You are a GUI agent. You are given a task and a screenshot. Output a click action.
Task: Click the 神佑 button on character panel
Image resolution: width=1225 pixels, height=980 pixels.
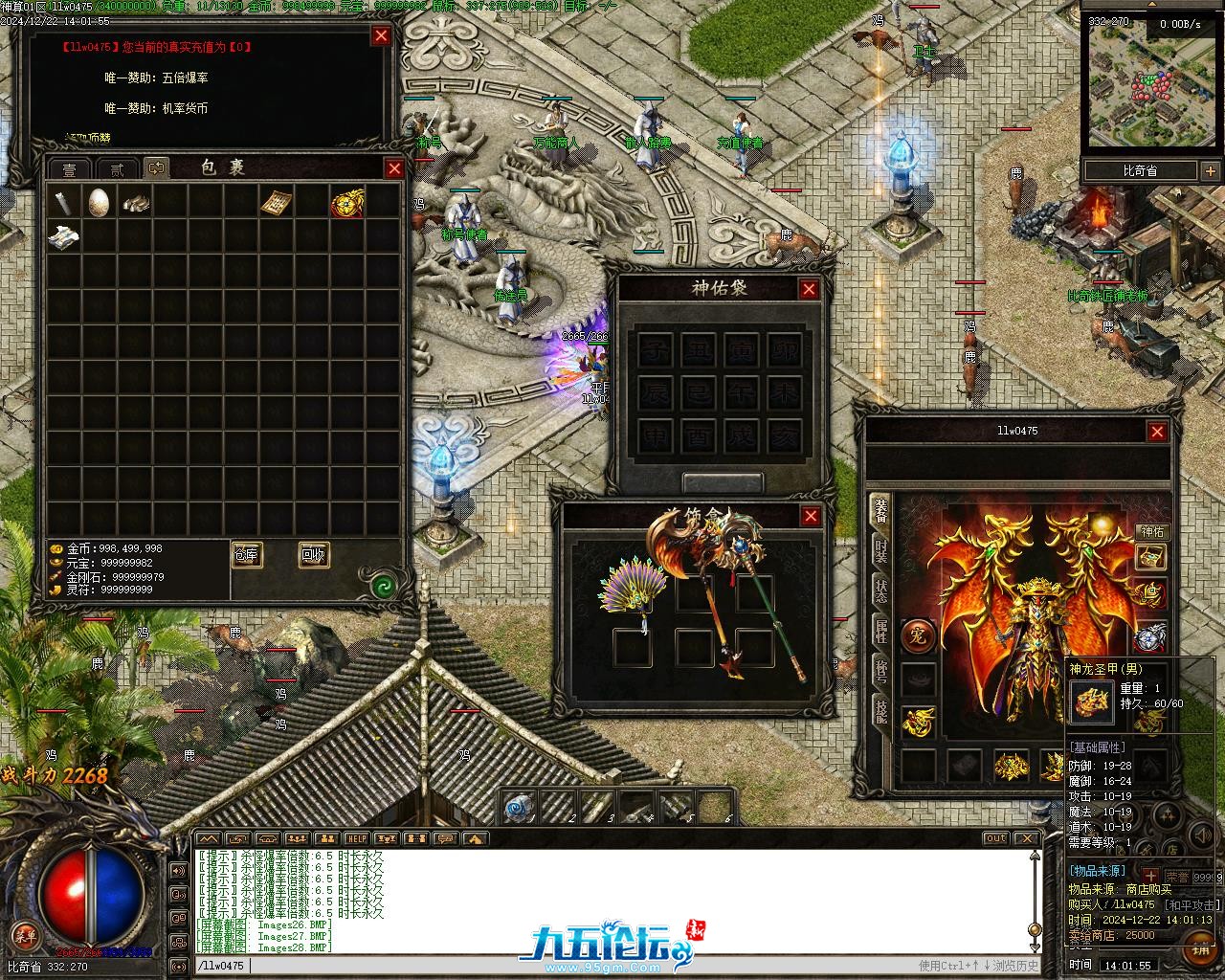tap(1151, 531)
